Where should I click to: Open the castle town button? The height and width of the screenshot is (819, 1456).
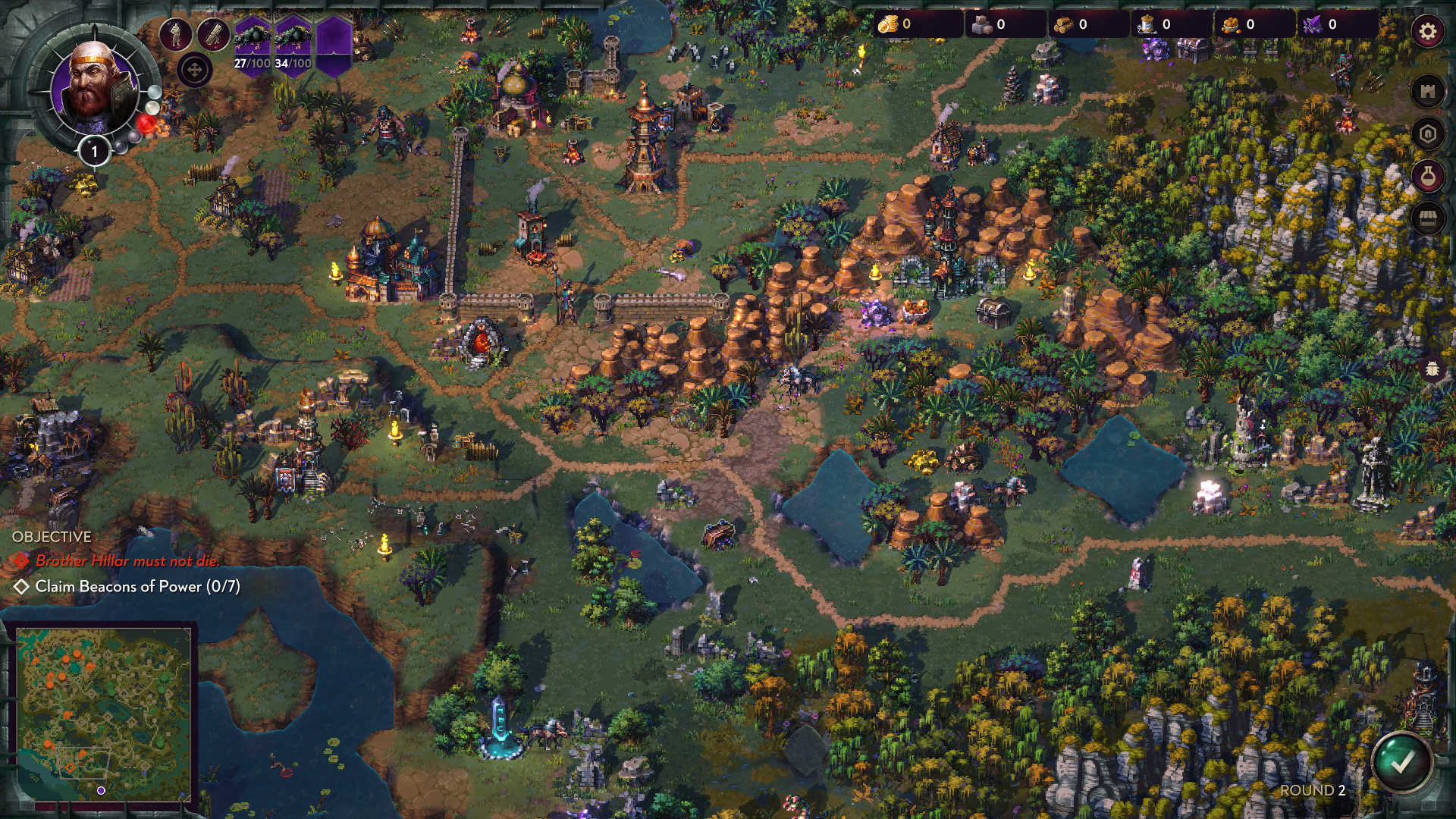tap(1427, 92)
